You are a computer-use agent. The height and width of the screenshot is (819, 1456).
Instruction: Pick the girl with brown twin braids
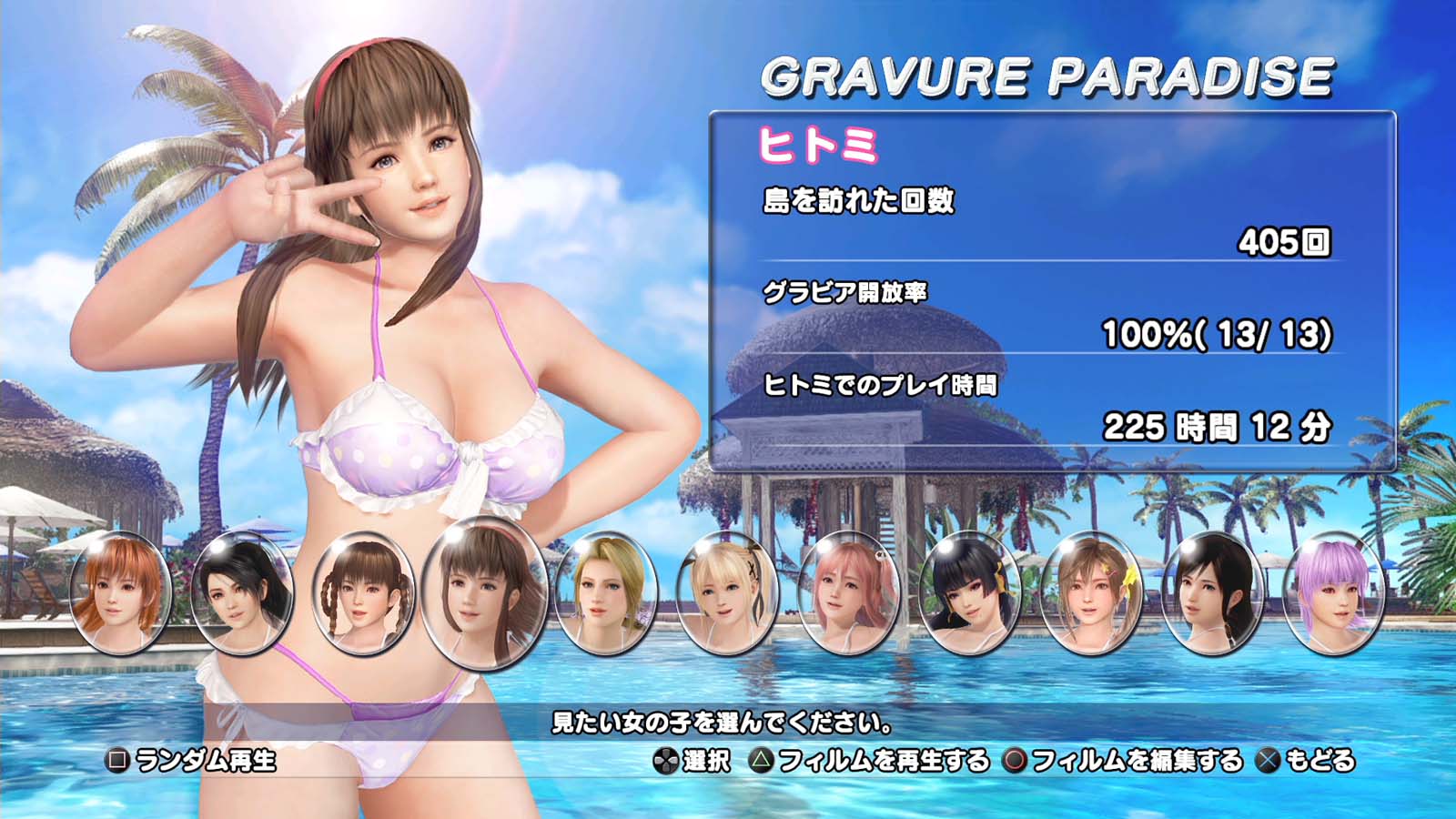click(x=362, y=591)
